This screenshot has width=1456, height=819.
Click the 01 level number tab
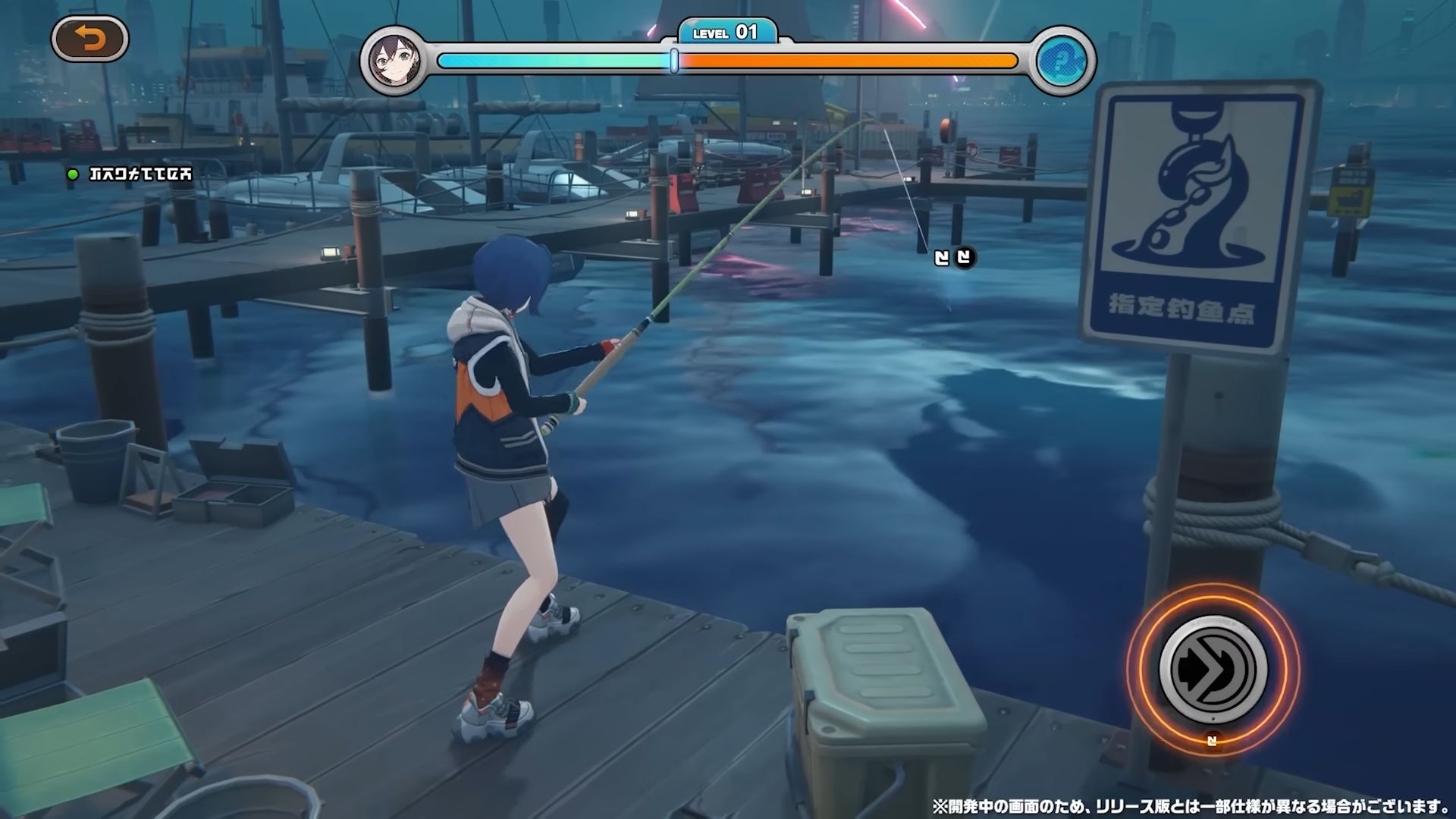tap(746, 32)
